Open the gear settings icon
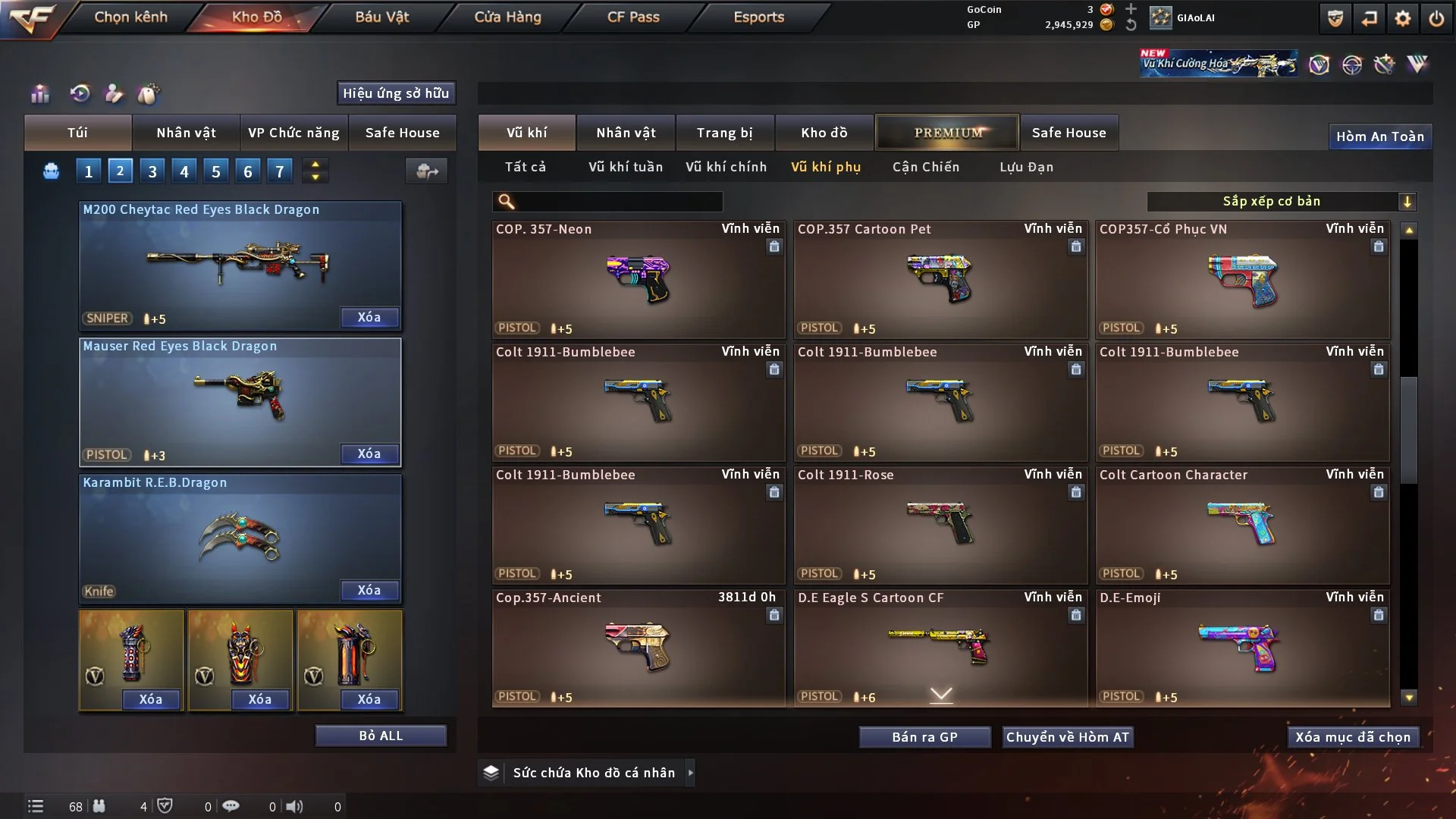1456x819 pixels. tap(1402, 18)
